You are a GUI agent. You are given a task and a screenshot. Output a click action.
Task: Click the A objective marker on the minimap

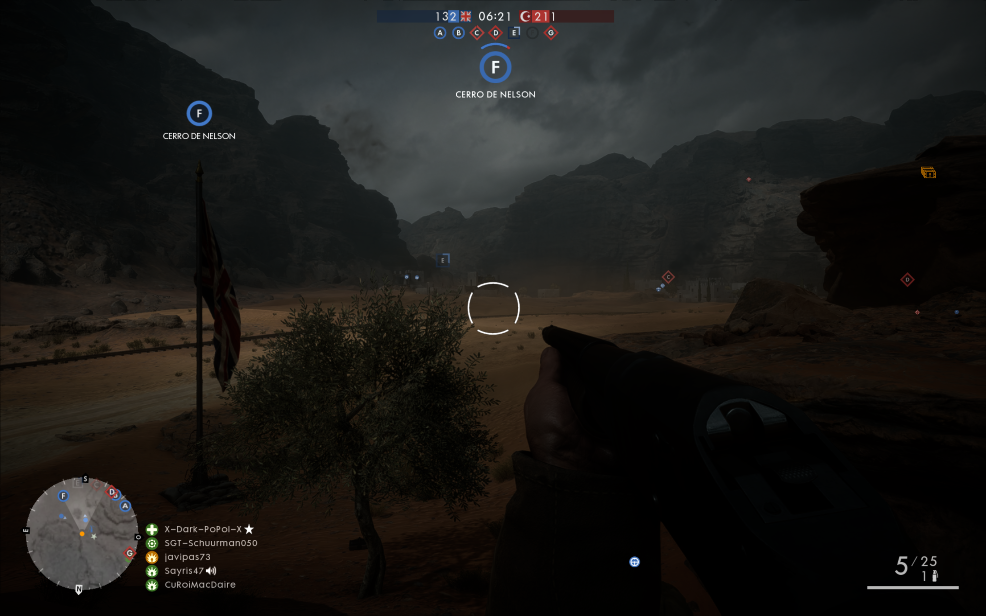click(125, 506)
